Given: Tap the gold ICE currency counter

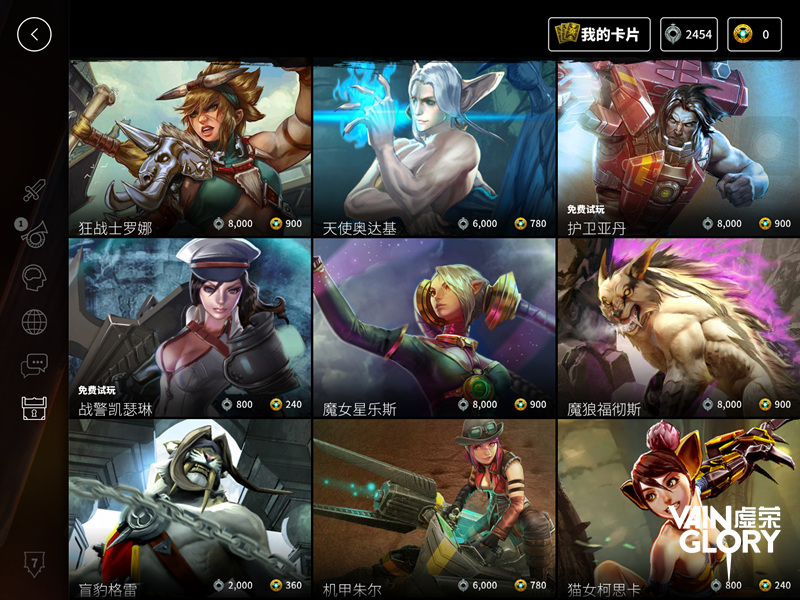Looking at the screenshot, I should (755, 34).
